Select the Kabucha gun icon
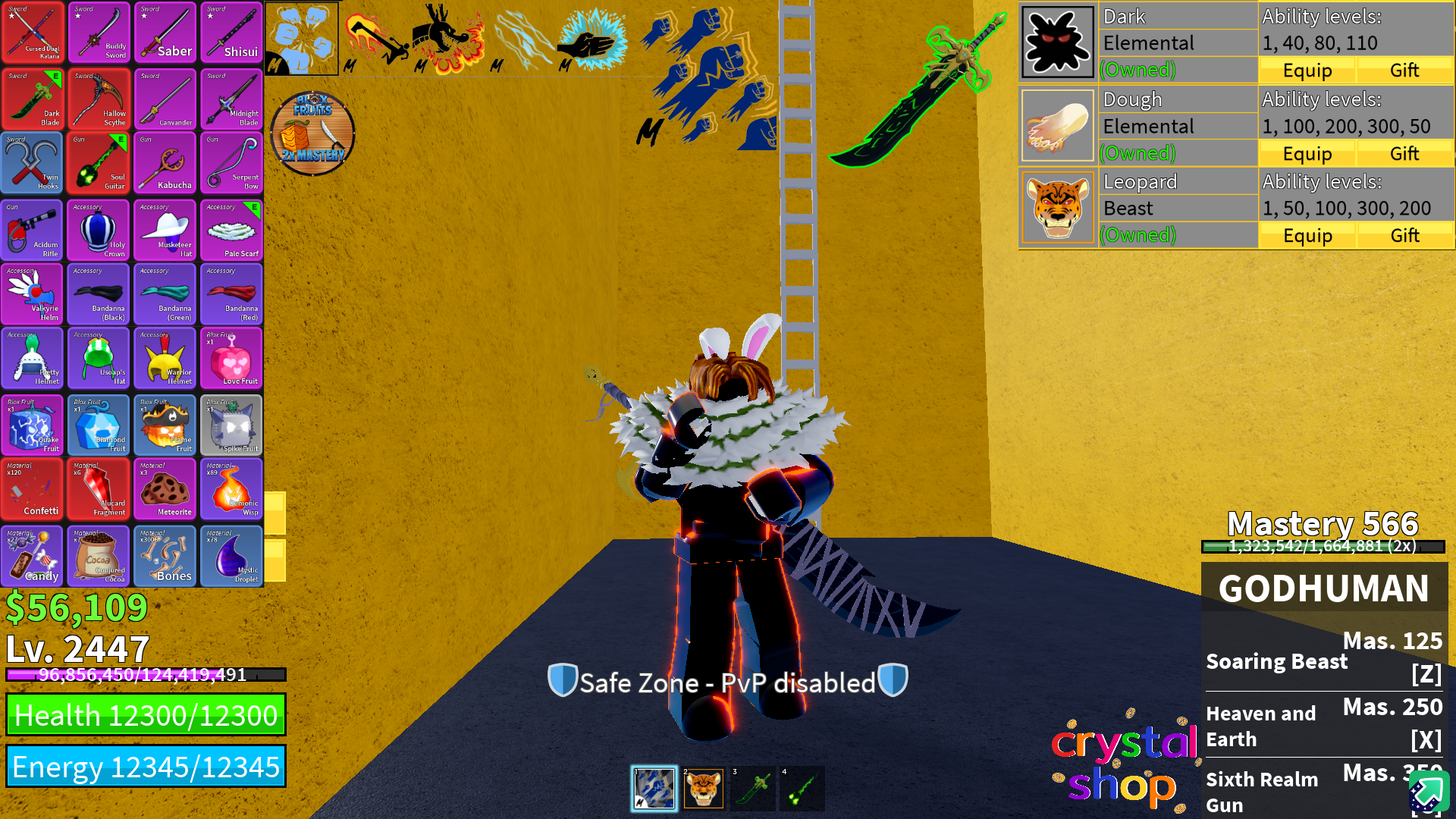The width and height of the screenshot is (1456, 819). pos(165,163)
